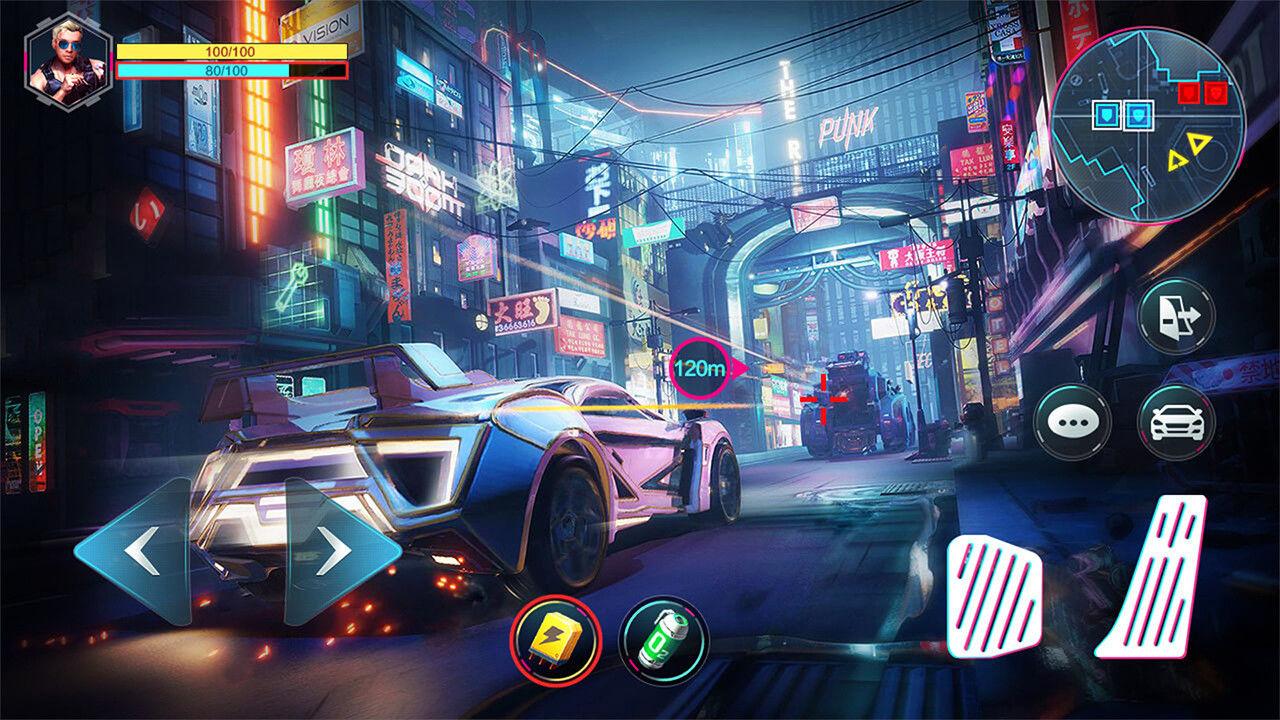
Task: Activate the lightning boost consumable
Action: point(556,638)
